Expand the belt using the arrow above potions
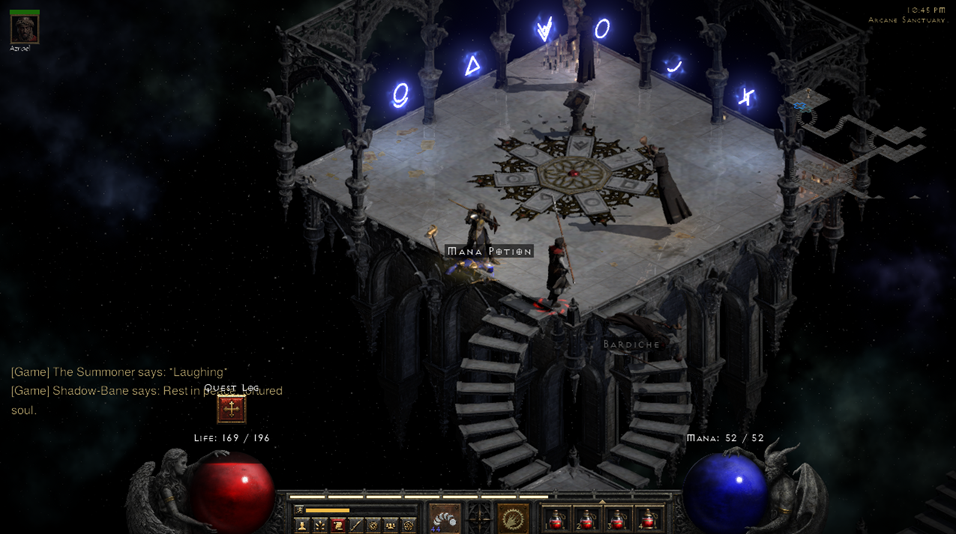This screenshot has width=956, height=534. pos(602,502)
